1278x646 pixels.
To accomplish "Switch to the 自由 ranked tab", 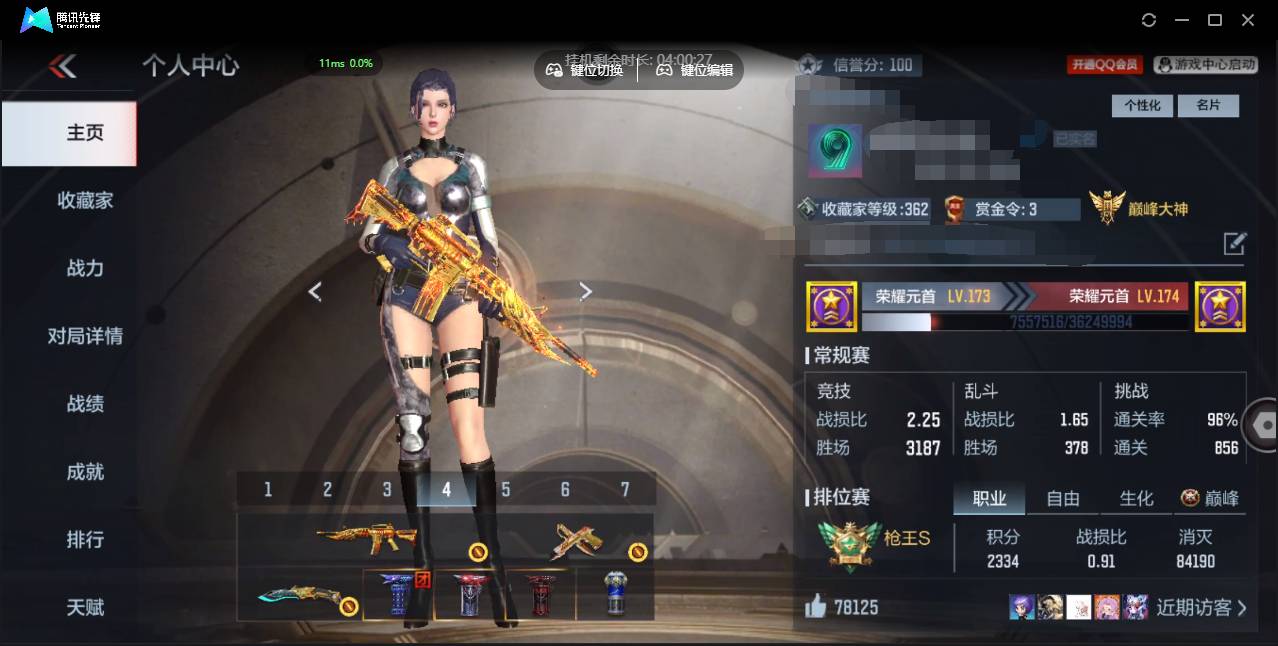I will pos(1062,498).
